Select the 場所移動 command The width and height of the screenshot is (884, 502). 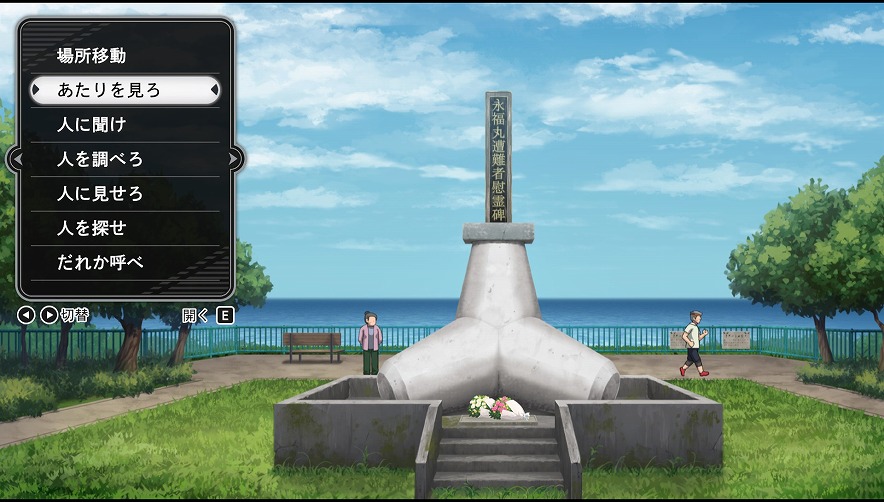[92, 56]
